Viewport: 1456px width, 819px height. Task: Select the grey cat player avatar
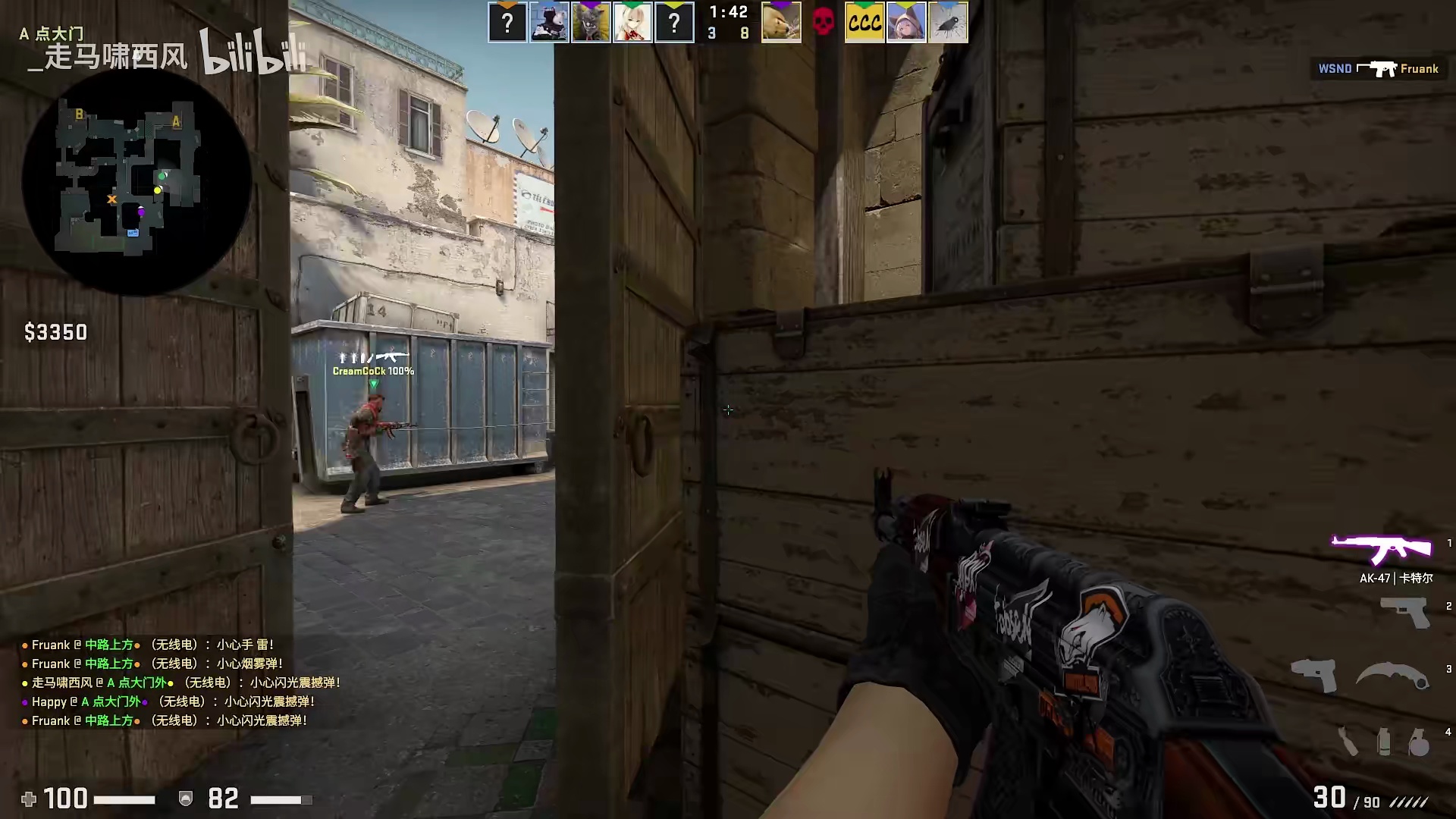(x=591, y=23)
